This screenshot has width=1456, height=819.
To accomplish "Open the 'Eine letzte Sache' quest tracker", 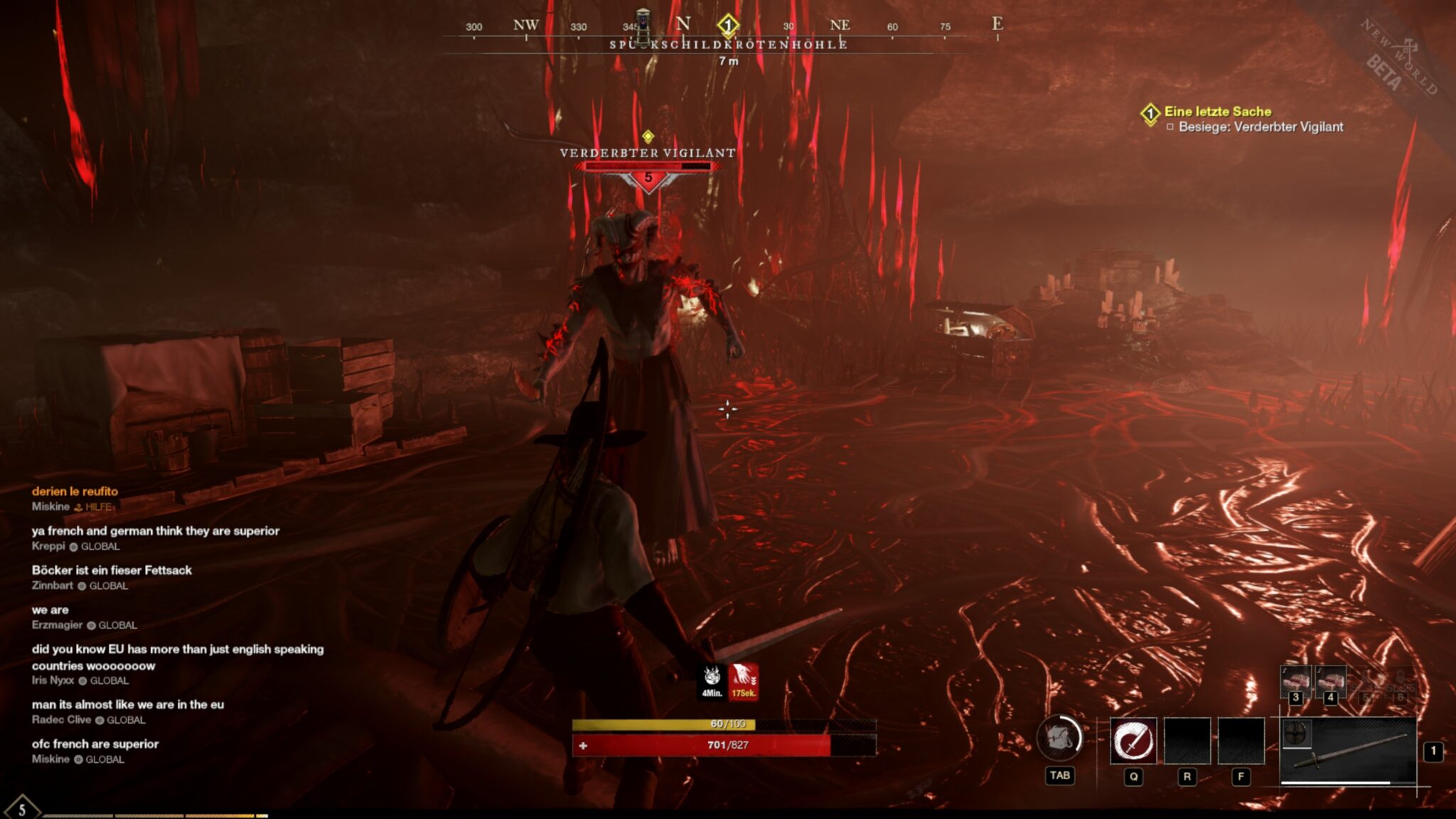I will tap(1217, 112).
